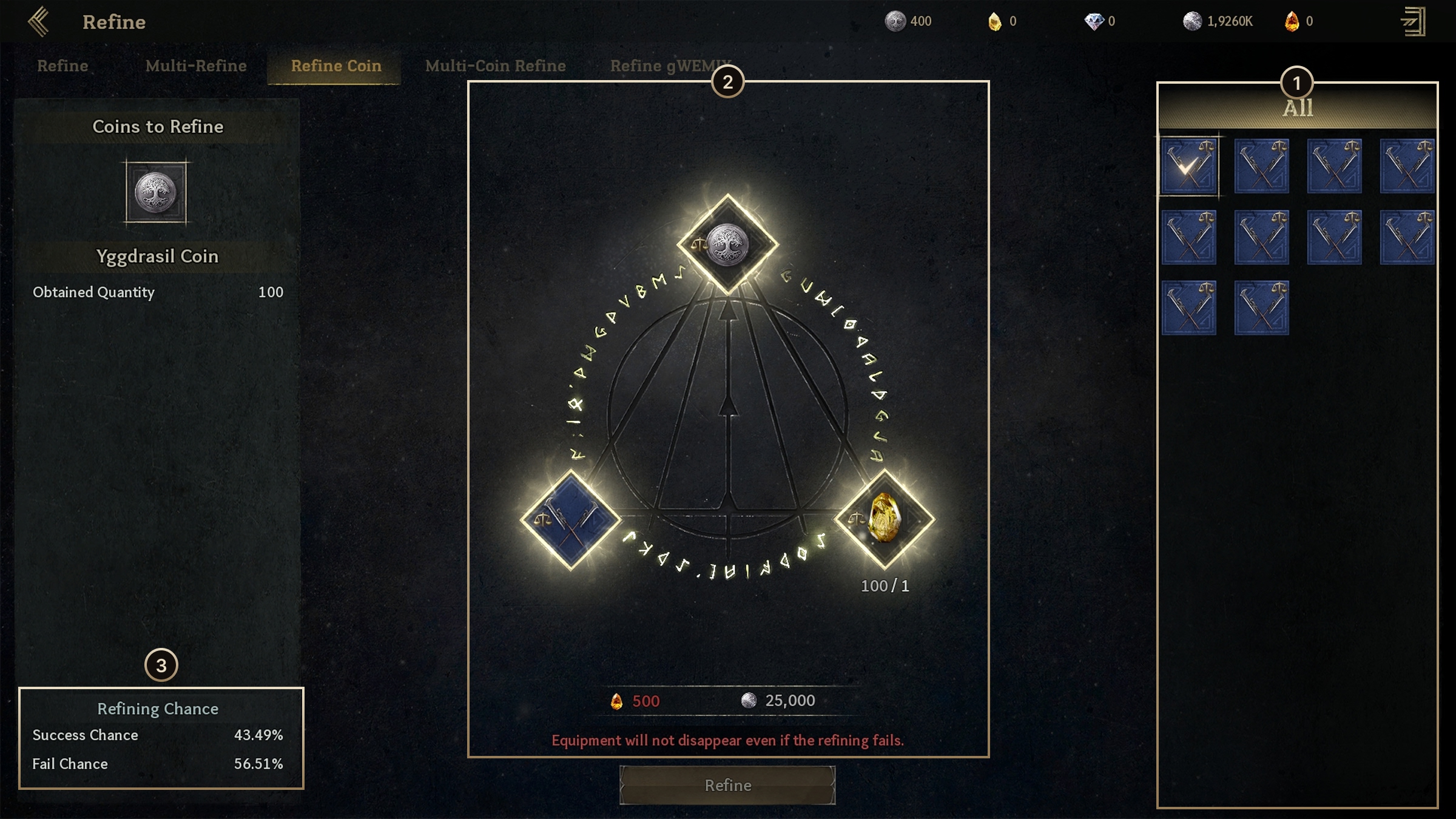Click the Refine button to start refining
1456x819 pixels.
coord(727,785)
